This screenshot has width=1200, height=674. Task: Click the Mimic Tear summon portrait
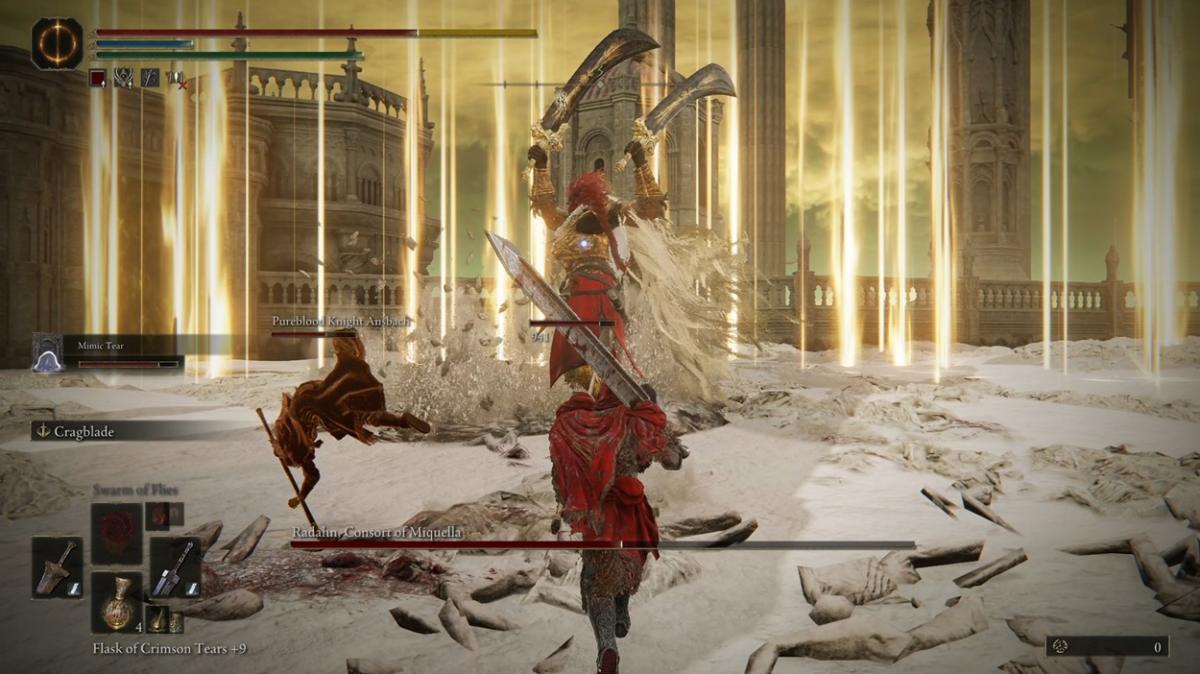(47, 353)
